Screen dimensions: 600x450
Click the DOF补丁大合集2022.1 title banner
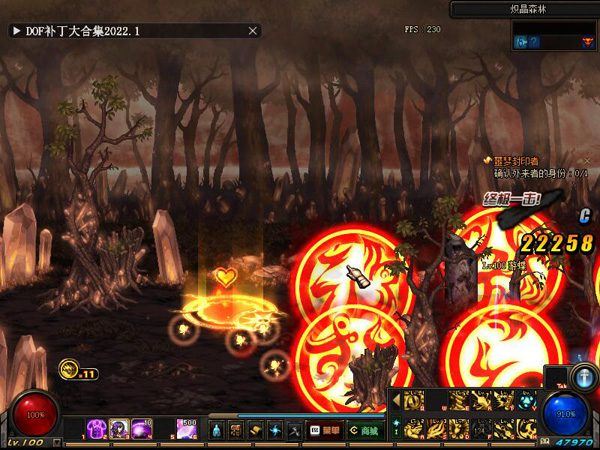pos(135,31)
